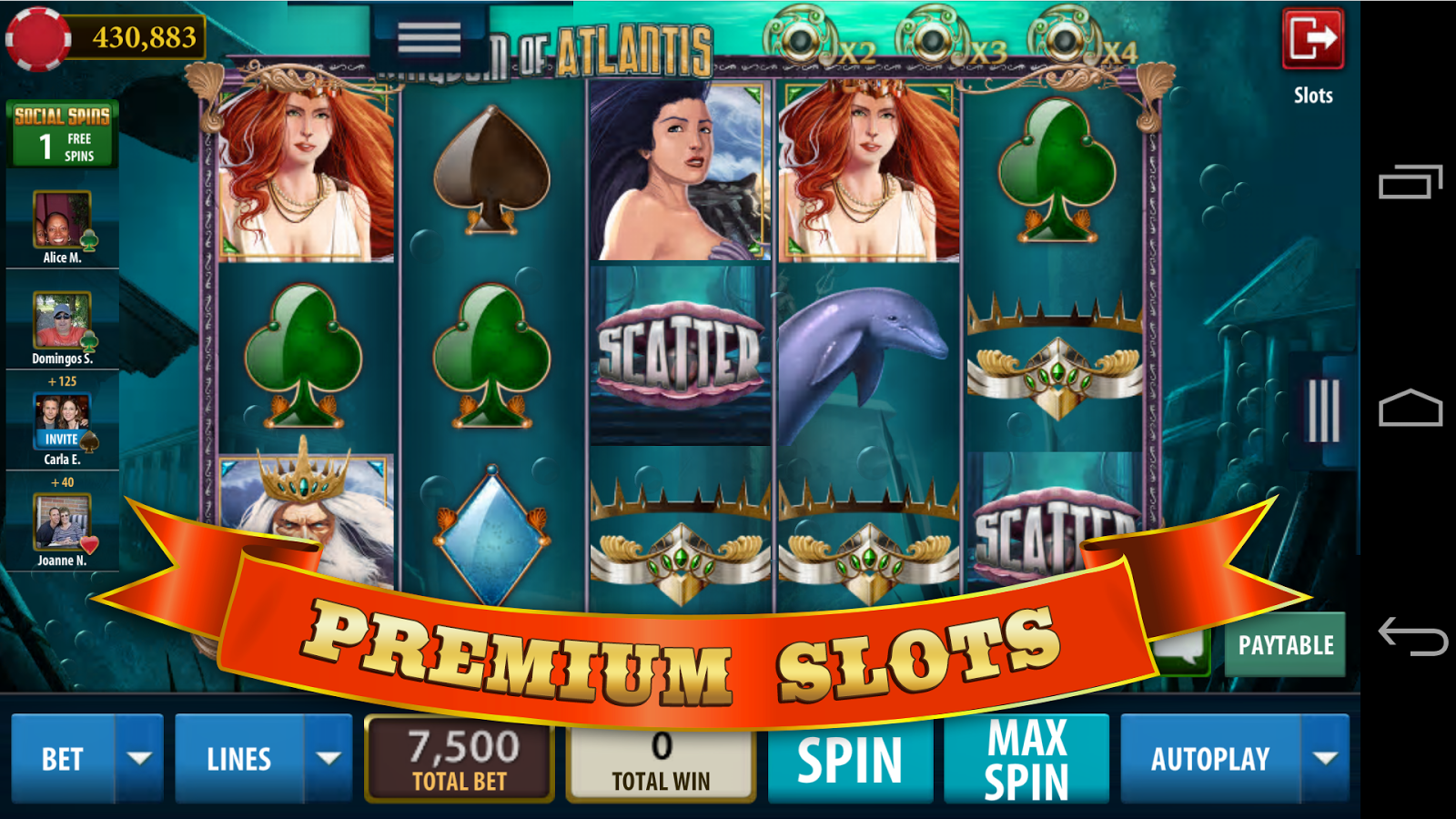Tap the Android back navigation button
Viewport: 1456px width, 819px height.
1411,635
